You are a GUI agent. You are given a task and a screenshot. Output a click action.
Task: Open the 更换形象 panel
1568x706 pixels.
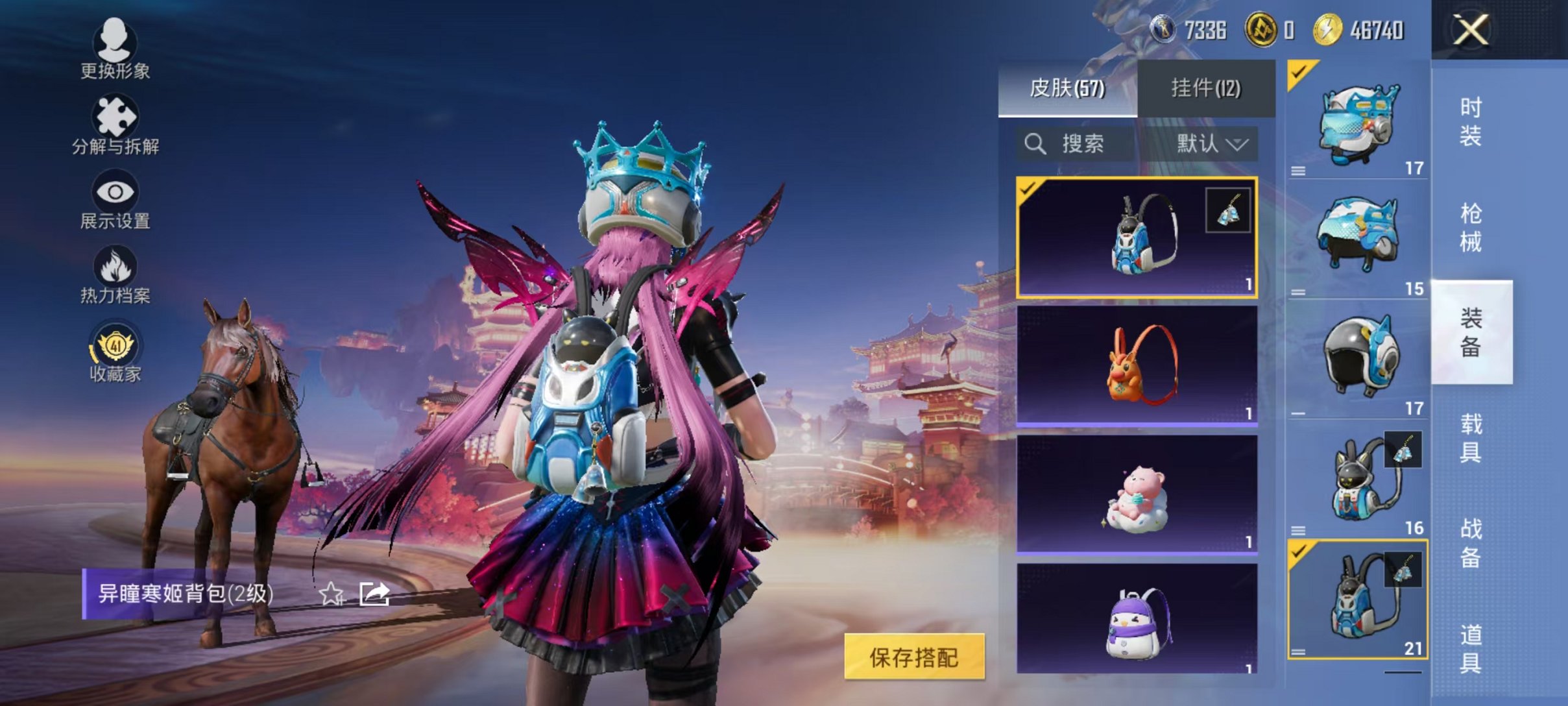115,58
